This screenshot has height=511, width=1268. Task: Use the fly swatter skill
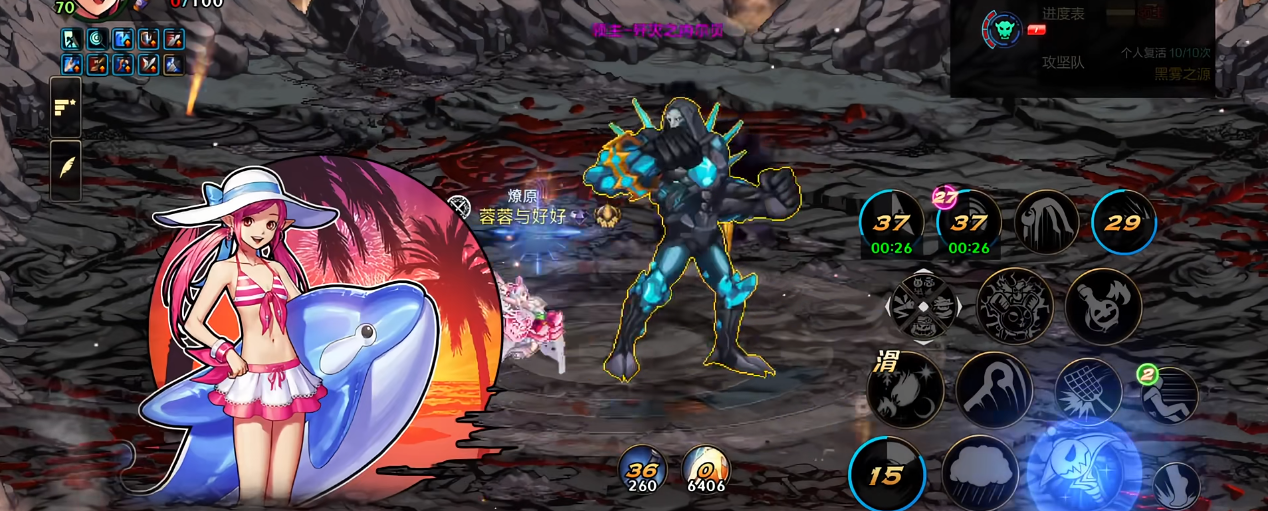click(1088, 392)
